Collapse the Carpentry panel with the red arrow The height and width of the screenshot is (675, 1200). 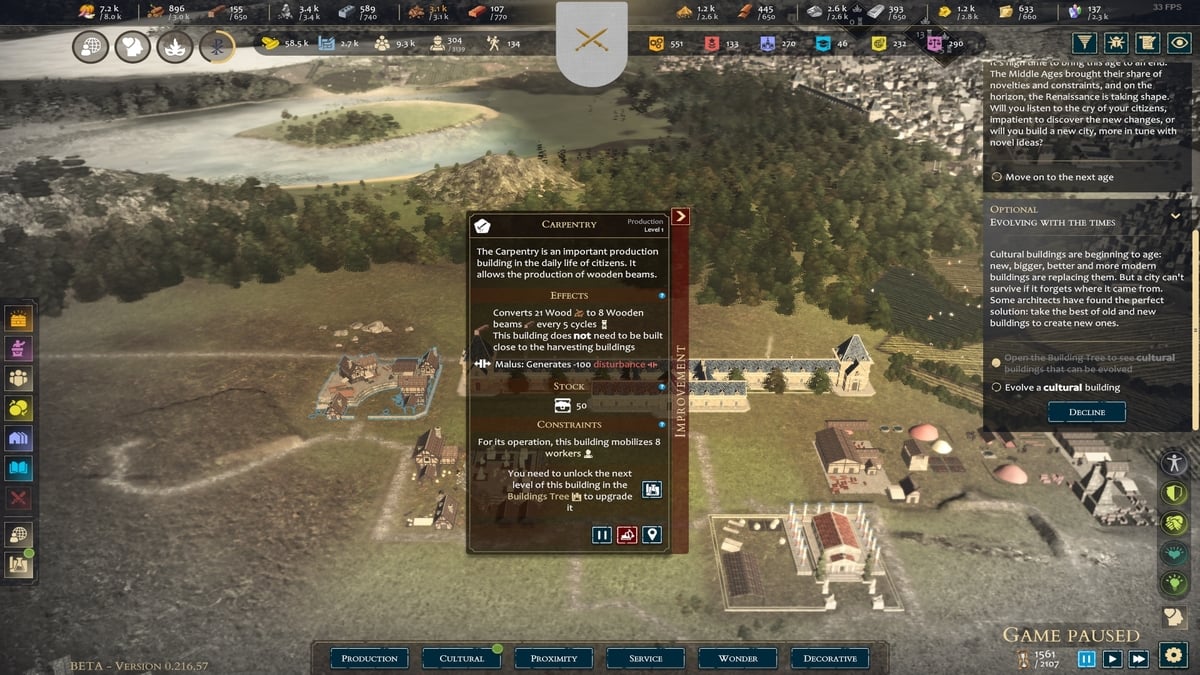(x=681, y=216)
